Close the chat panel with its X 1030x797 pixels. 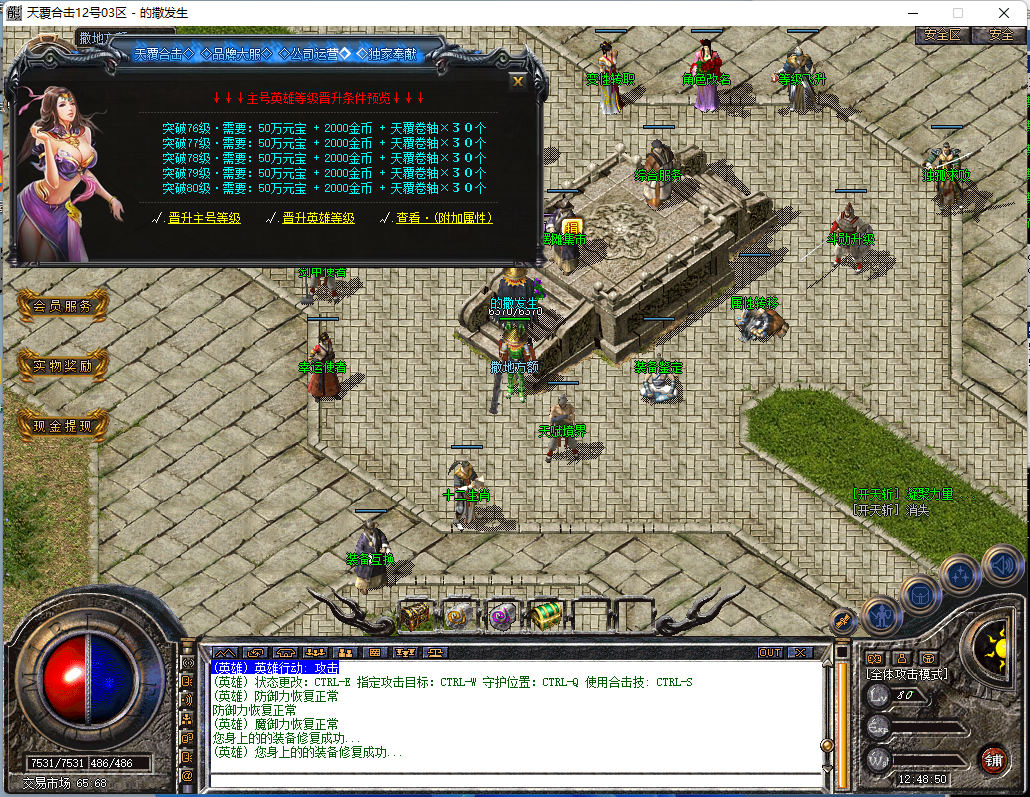[800, 652]
